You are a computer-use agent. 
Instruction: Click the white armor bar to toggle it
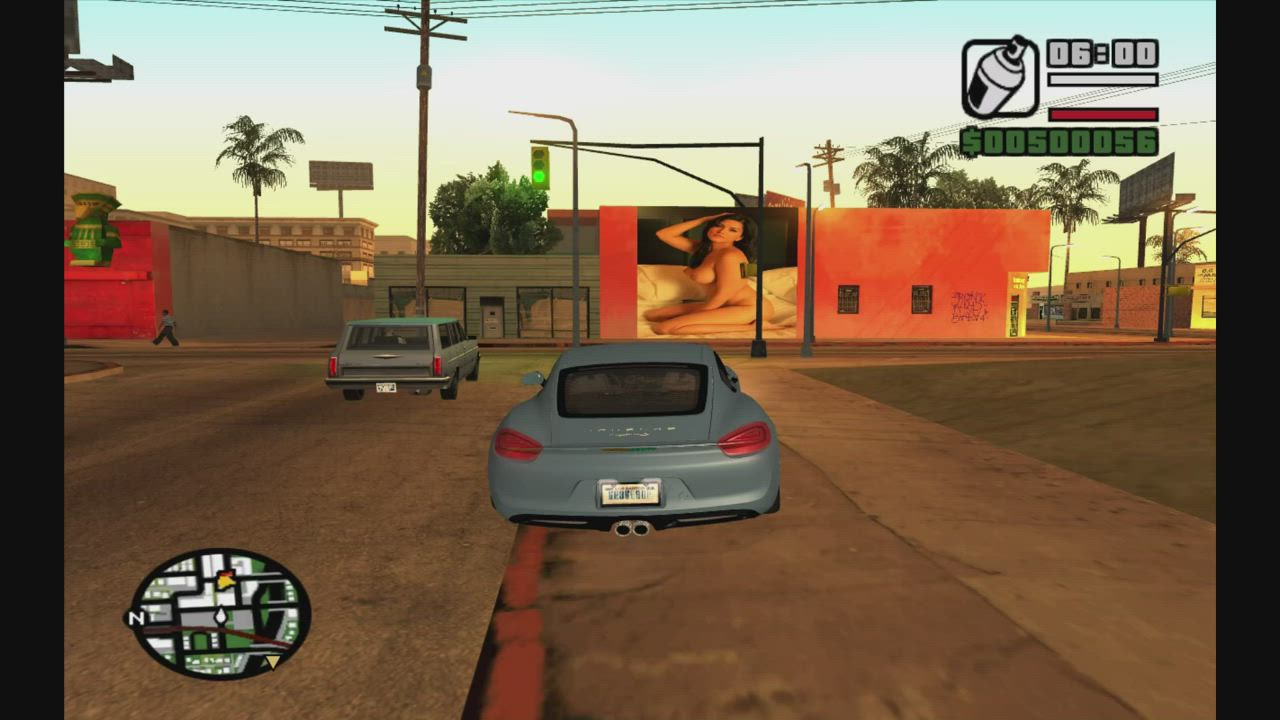click(1103, 80)
